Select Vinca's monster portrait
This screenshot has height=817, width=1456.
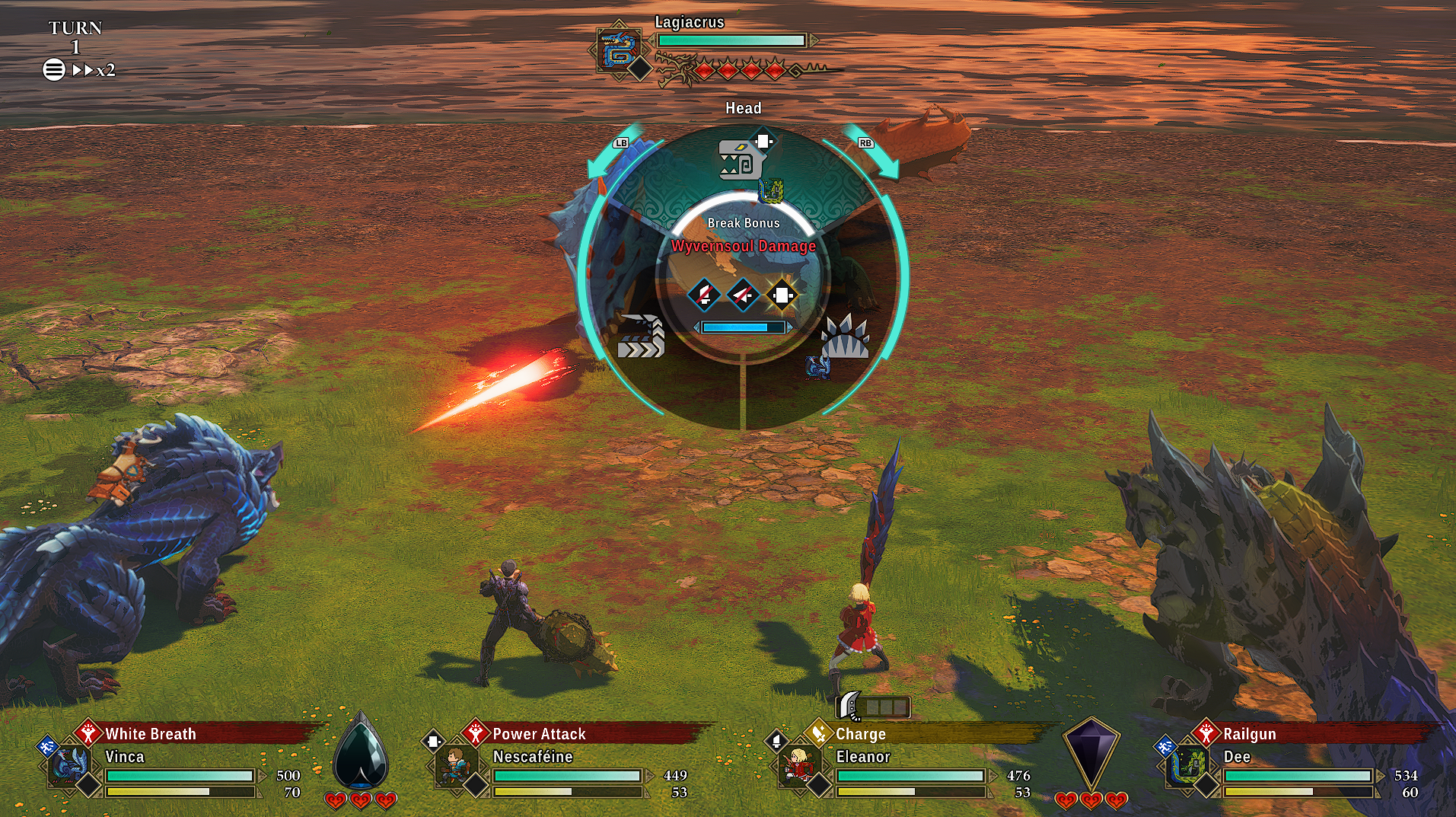68,767
